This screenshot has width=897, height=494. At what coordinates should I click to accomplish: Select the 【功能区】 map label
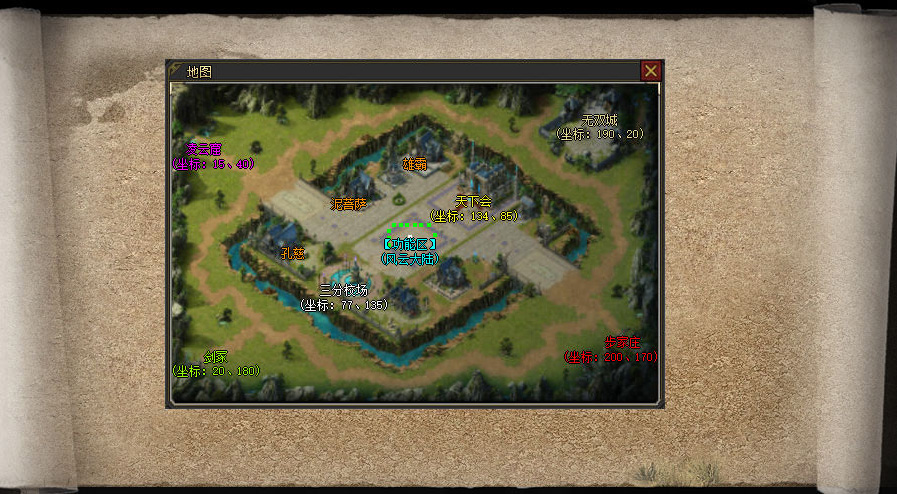pos(410,244)
